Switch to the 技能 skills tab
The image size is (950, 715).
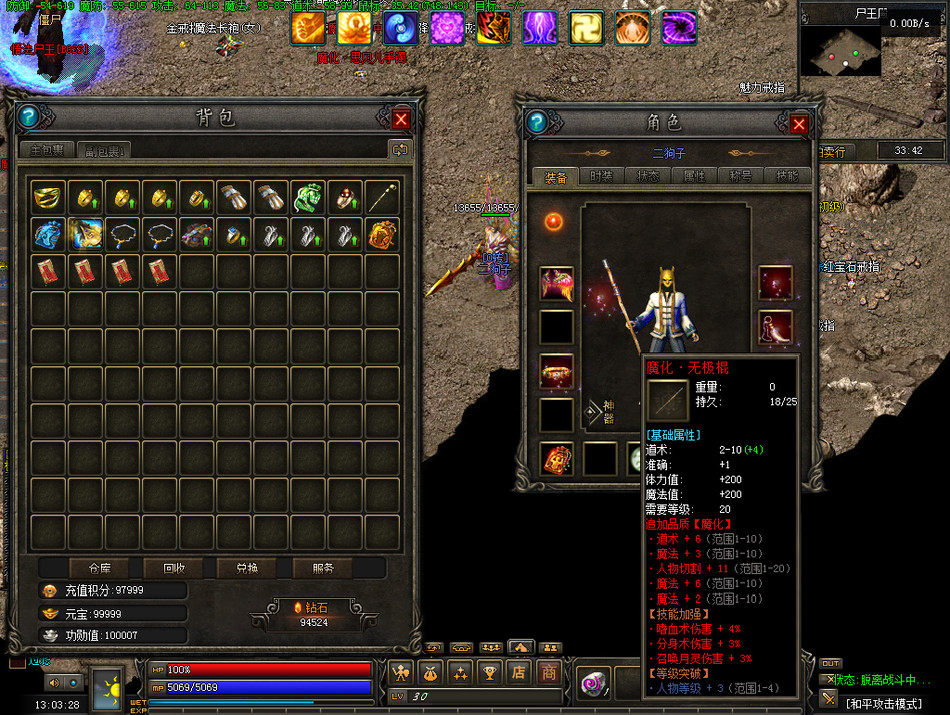tap(787, 176)
